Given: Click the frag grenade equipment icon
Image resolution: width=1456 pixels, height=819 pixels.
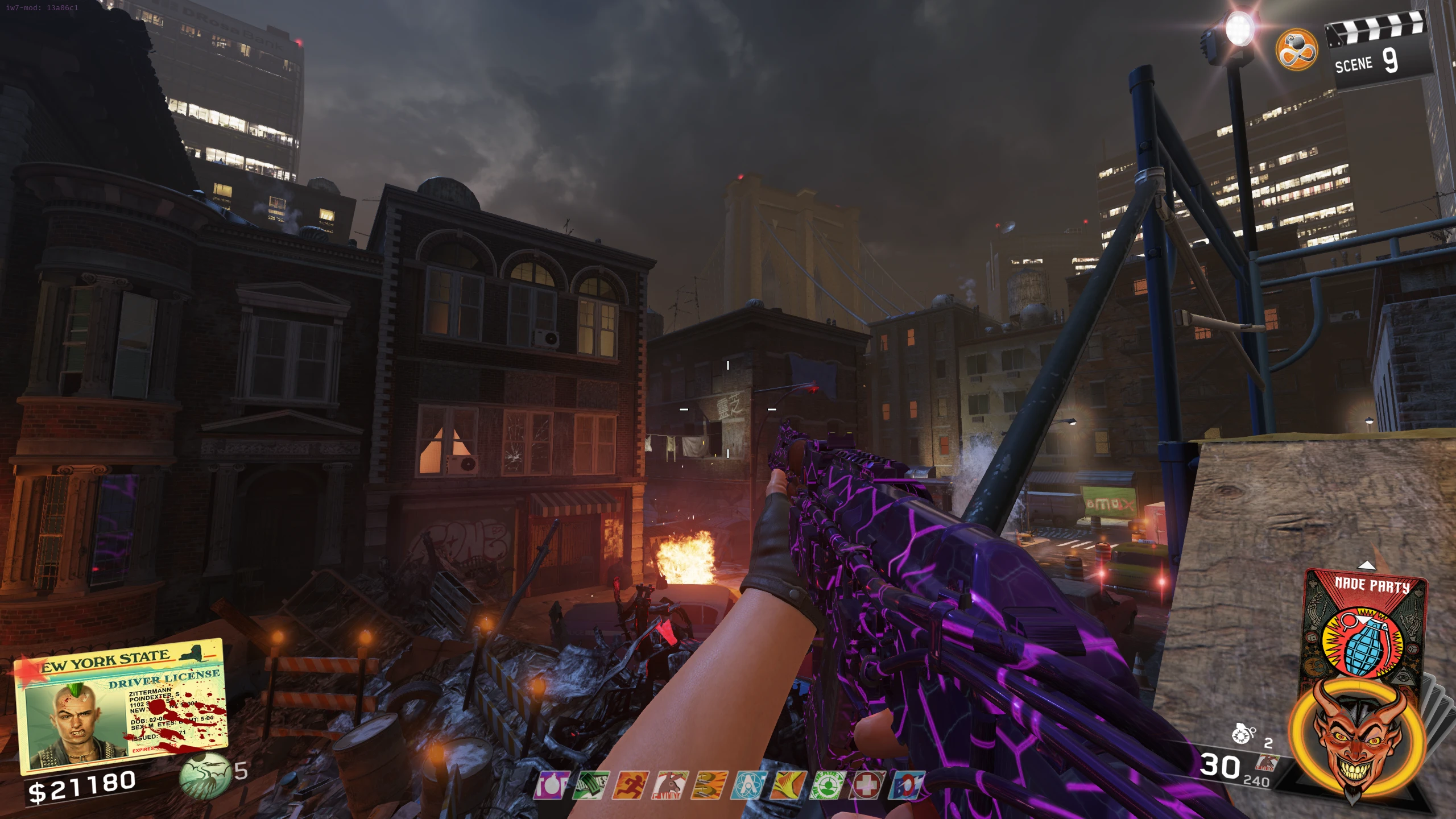Looking at the screenshot, I should click(1242, 734).
